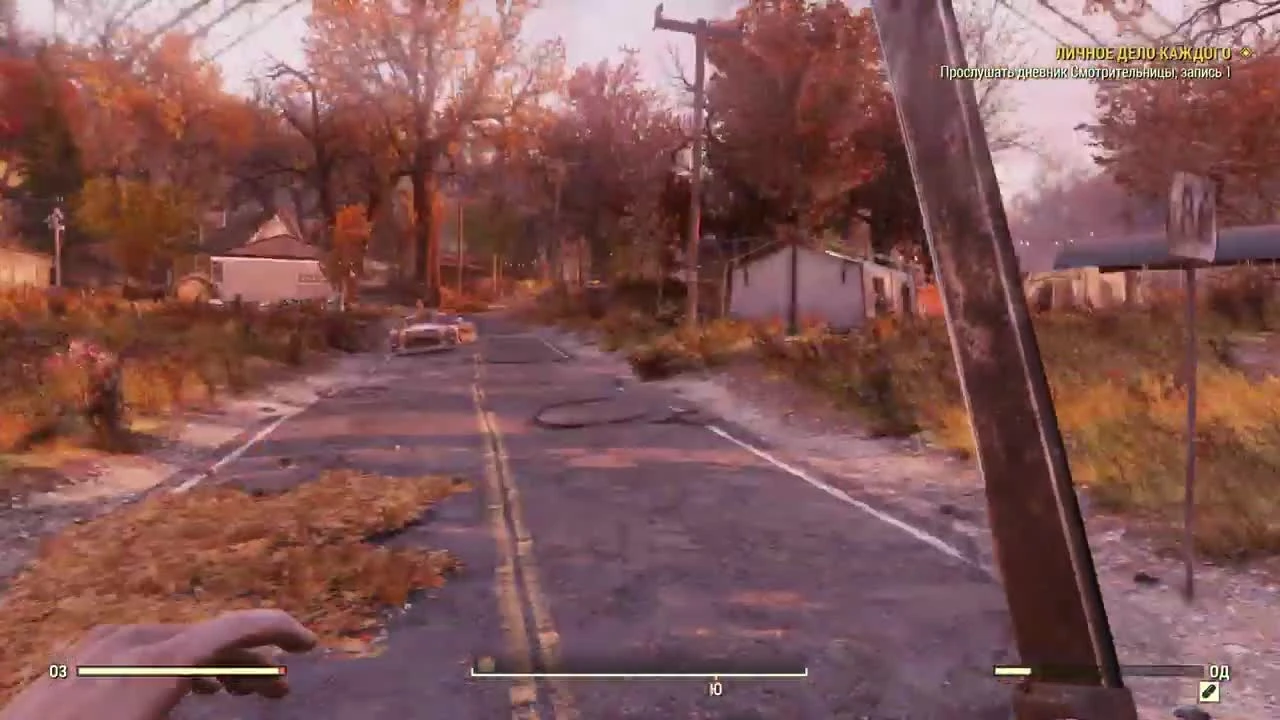
Task: Click the wrecked car on the road
Action: (x=430, y=335)
